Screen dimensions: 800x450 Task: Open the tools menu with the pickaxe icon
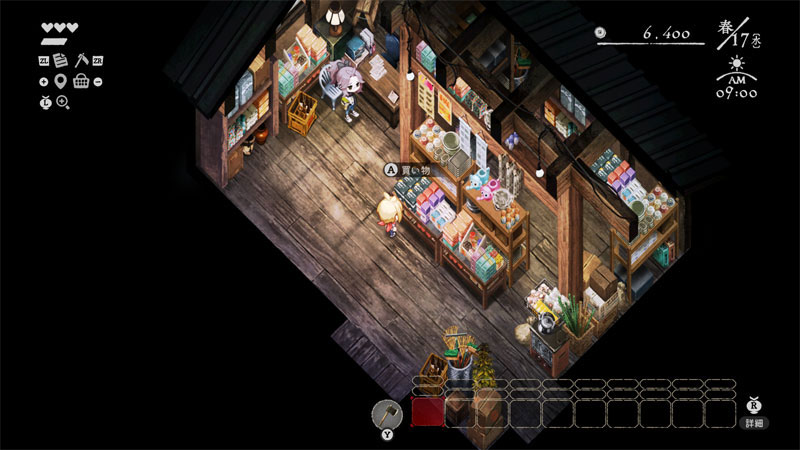pyautogui.click(x=81, y=61)
